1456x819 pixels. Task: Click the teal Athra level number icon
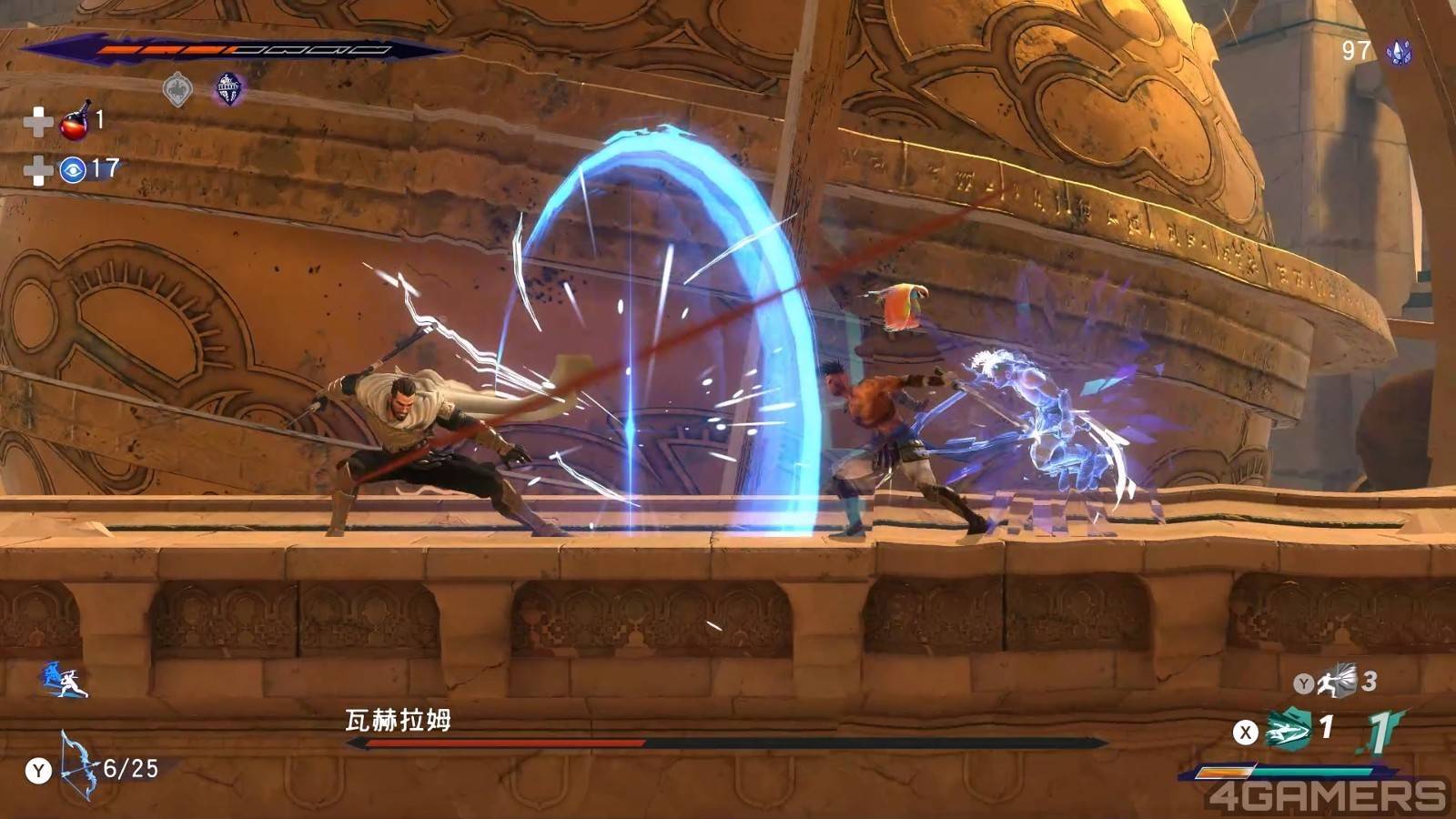[1380, 731]
